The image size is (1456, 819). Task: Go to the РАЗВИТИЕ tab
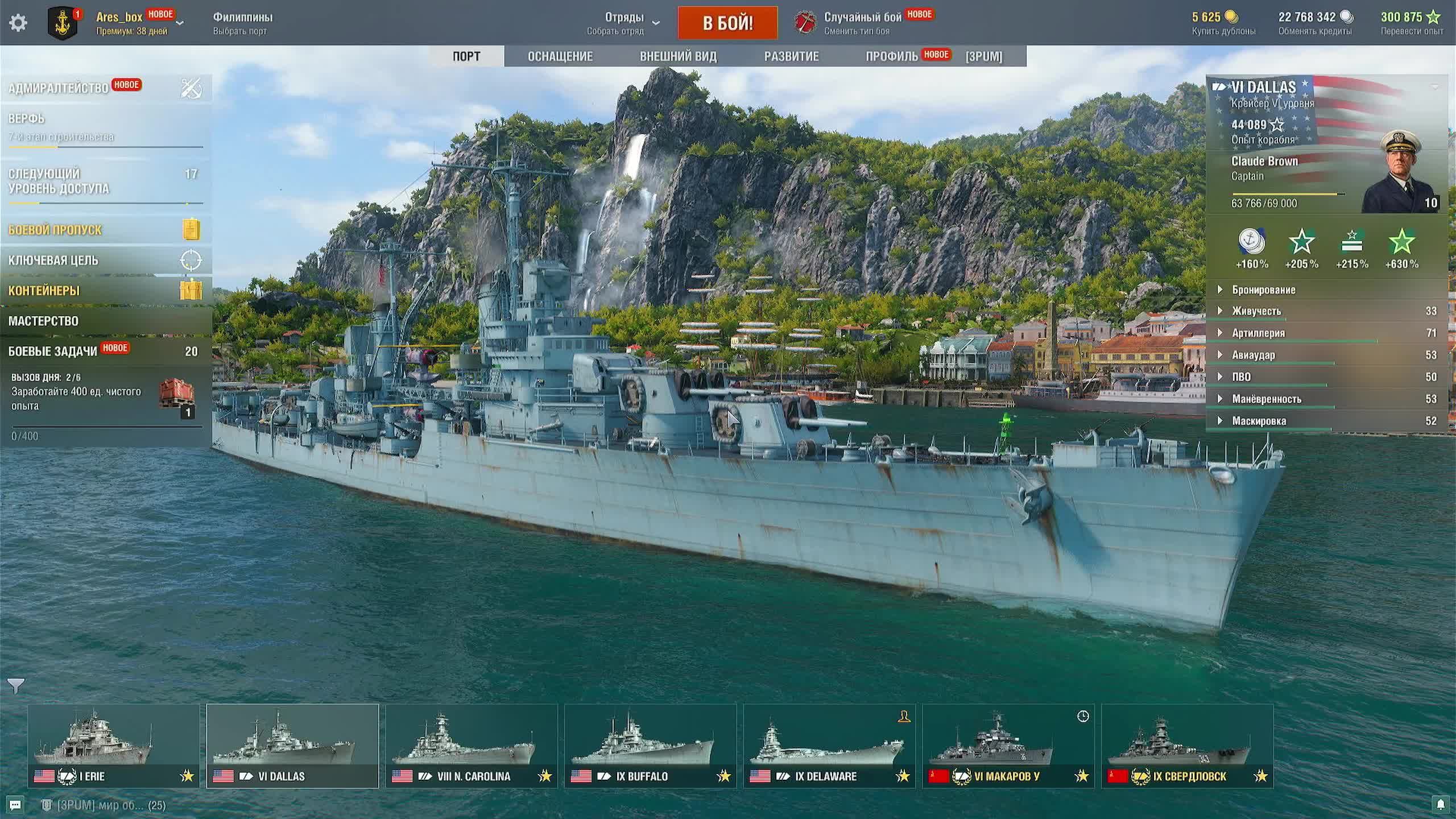(x=791, y=56)
